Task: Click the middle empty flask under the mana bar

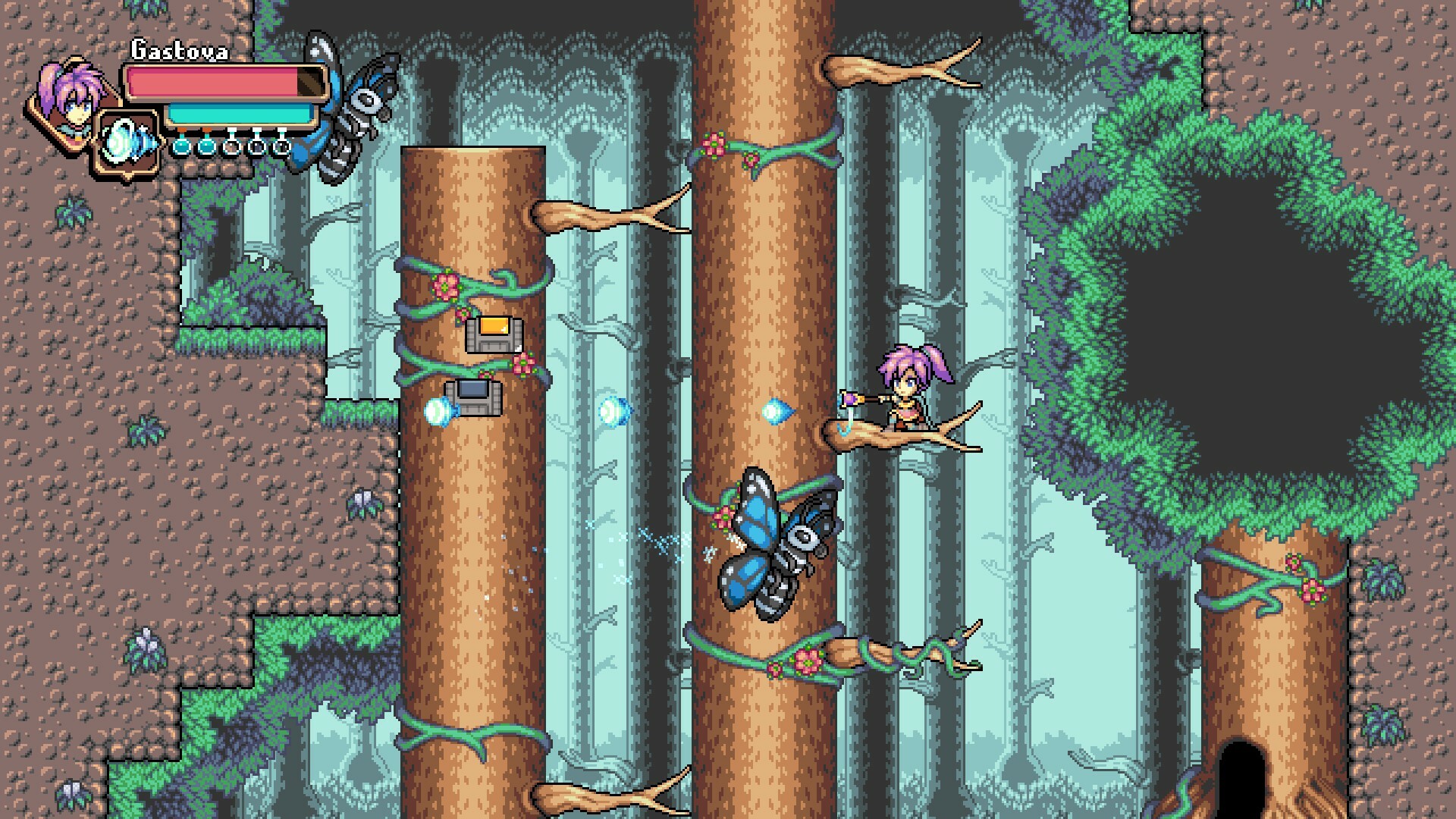Action: [x=256, y=148]
